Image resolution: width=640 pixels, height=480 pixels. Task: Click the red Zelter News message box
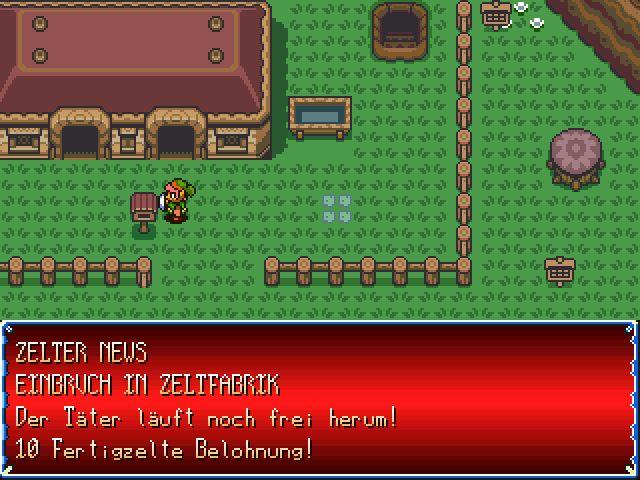(319, 400)
